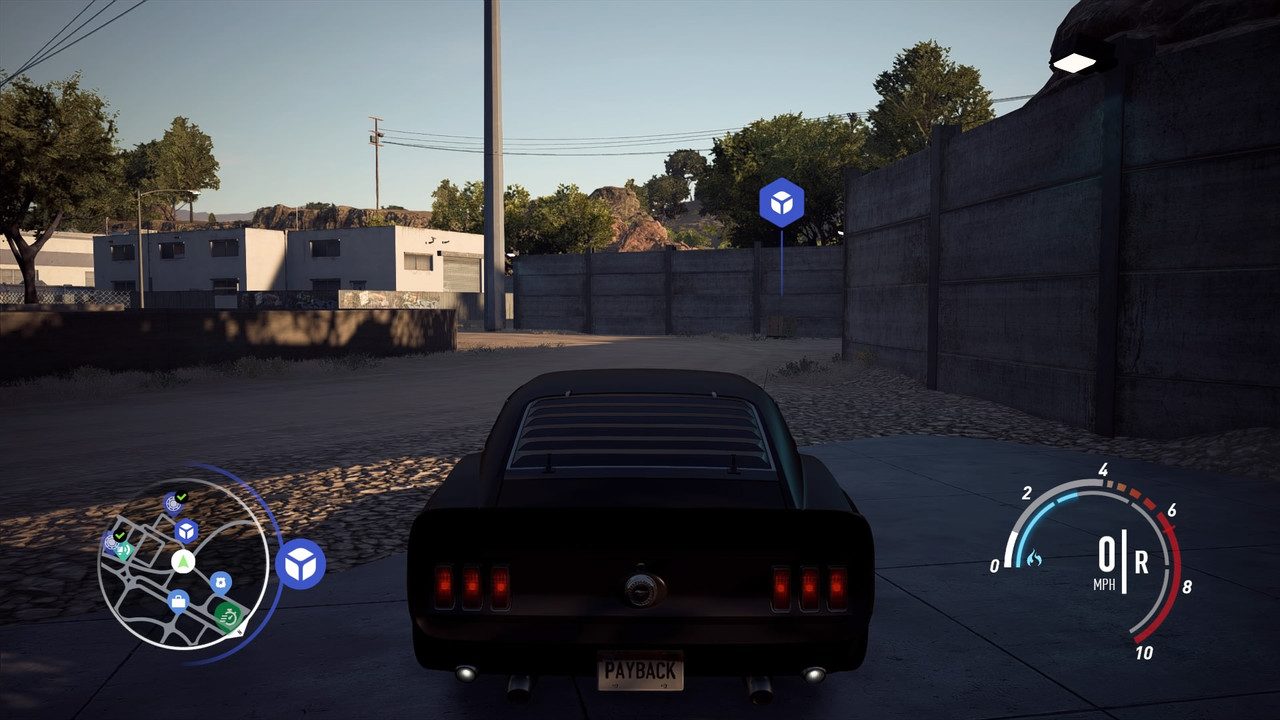Choose the green stopwatch event marker

[229, 615]
